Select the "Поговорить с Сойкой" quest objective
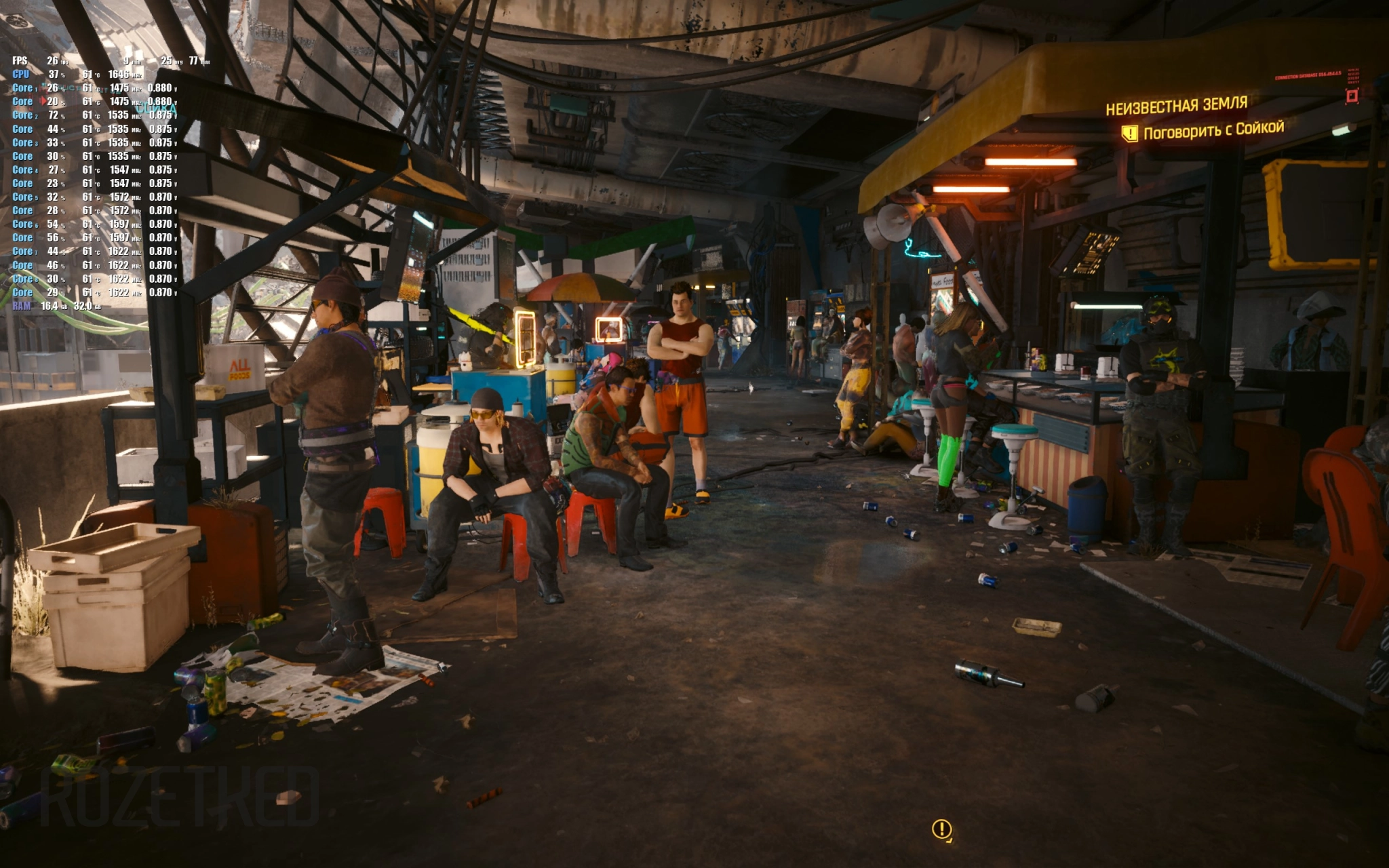Screen dimensions: 1389x868 point(1213,130)
